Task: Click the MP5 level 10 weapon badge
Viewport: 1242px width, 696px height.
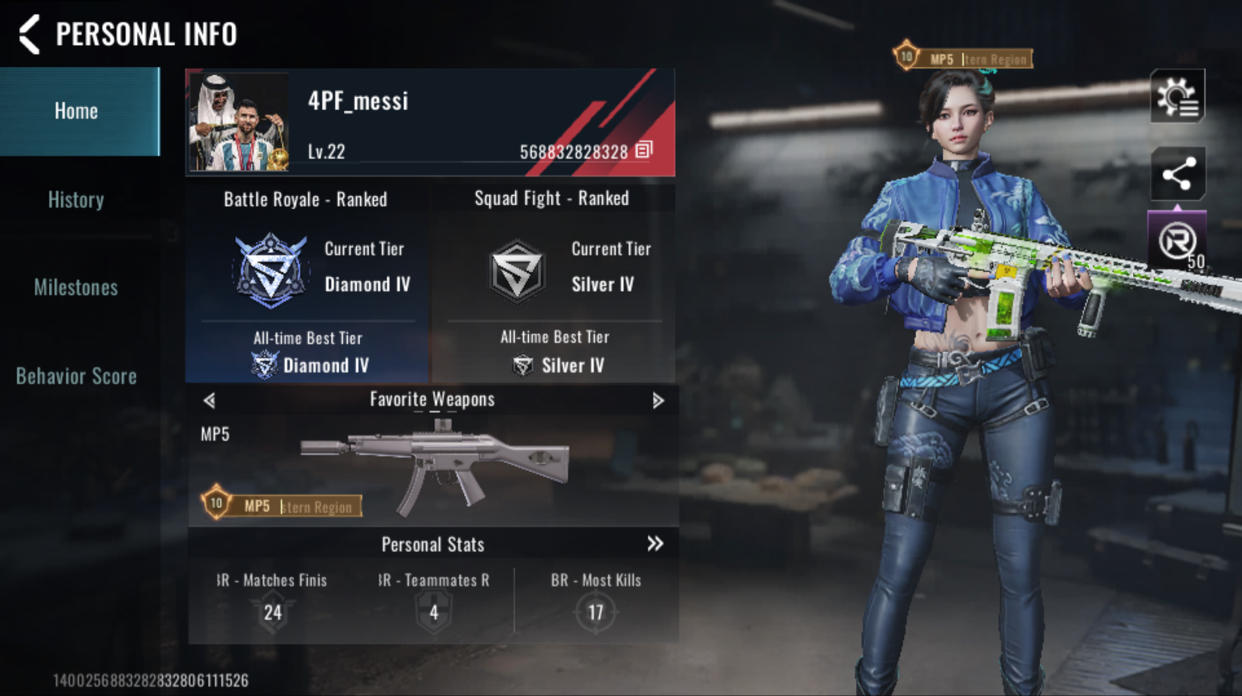Action: pos(281,504)
